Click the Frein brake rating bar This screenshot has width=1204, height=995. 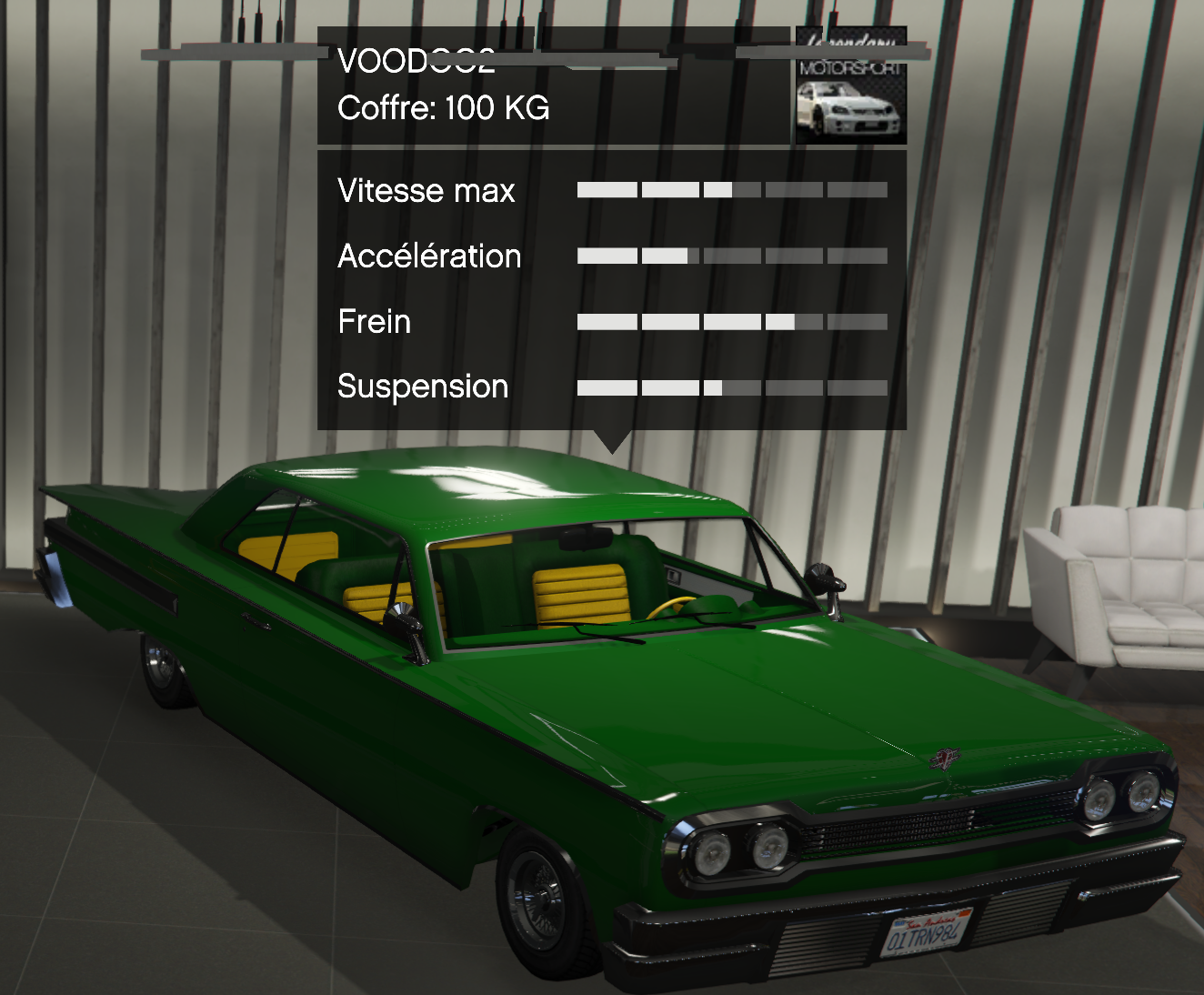(x=732, y=321)
